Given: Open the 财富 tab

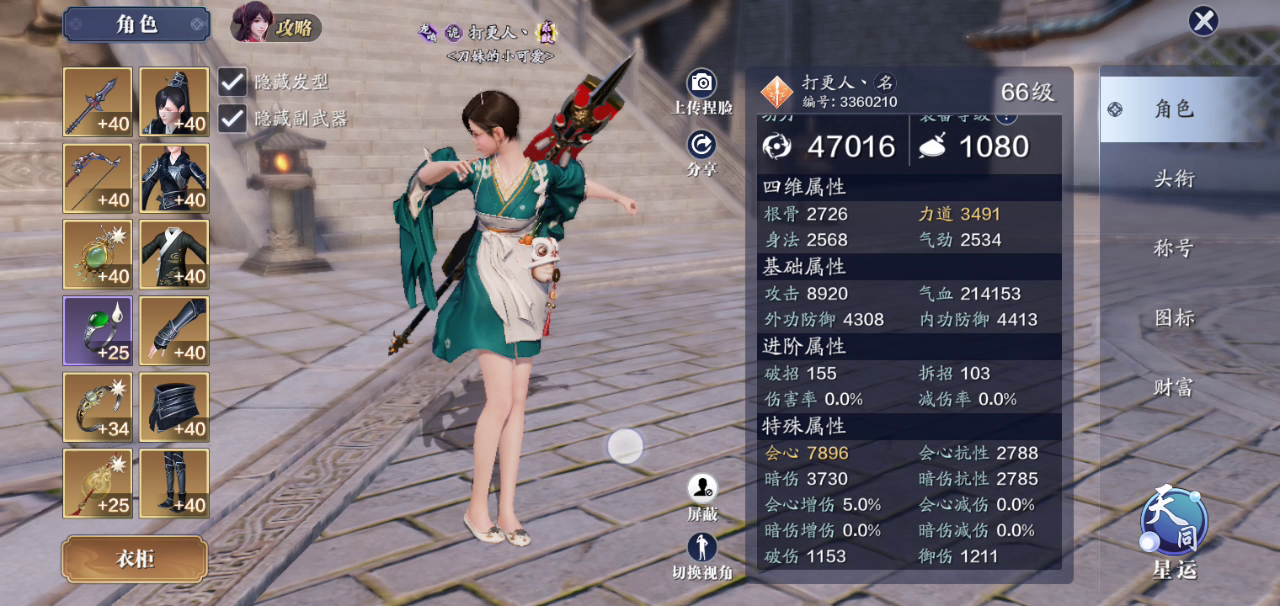Looking at the screenshot, I should click(1174, 387).
